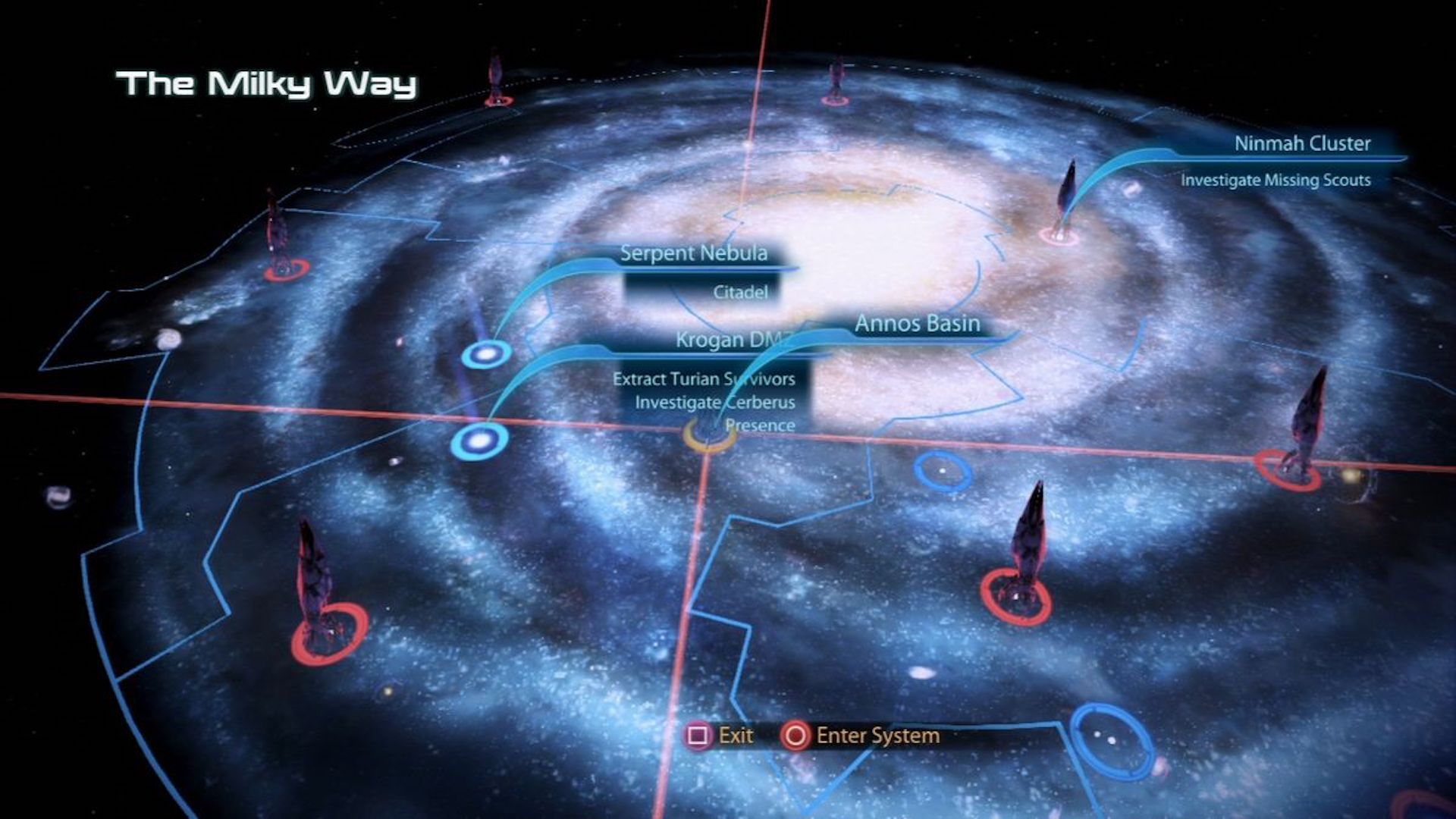1456x819 pixels.
Task: Click the Extract Turian Survivors mission text
Action: (704, 379)
